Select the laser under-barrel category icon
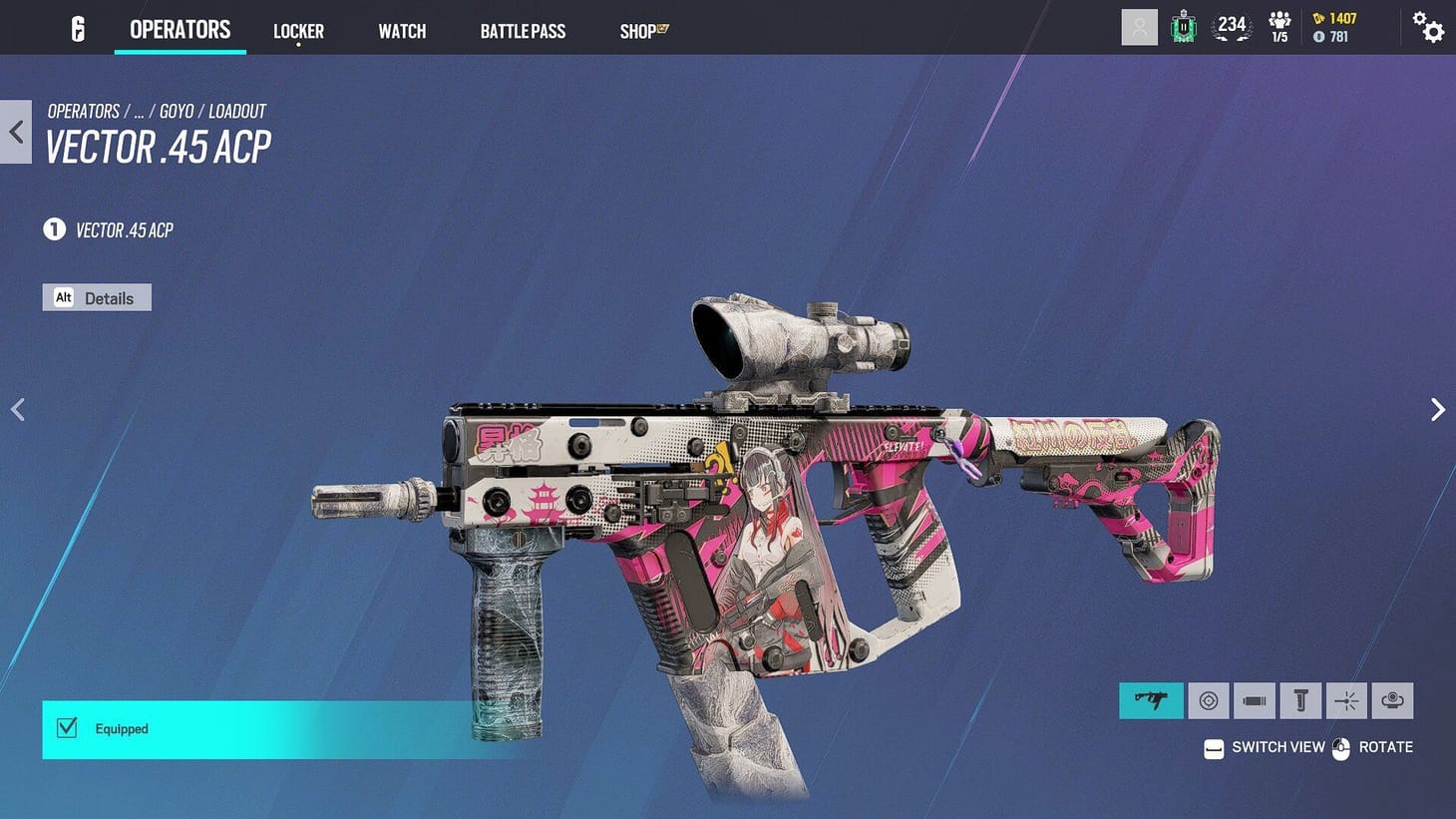This screenshot has width=1456, height=819. point(1346,700)
